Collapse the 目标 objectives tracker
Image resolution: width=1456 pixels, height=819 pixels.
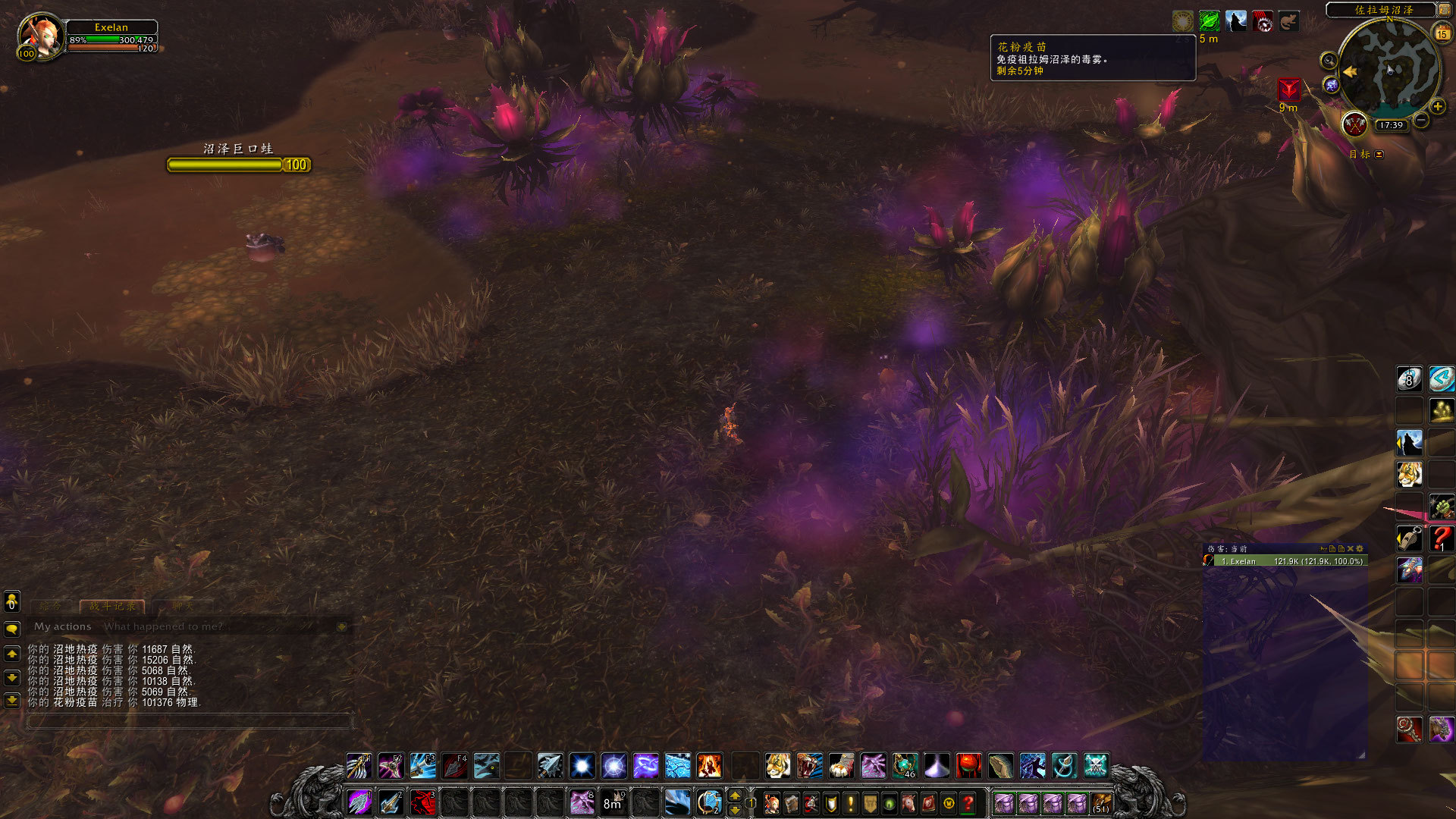point(1379,155)
